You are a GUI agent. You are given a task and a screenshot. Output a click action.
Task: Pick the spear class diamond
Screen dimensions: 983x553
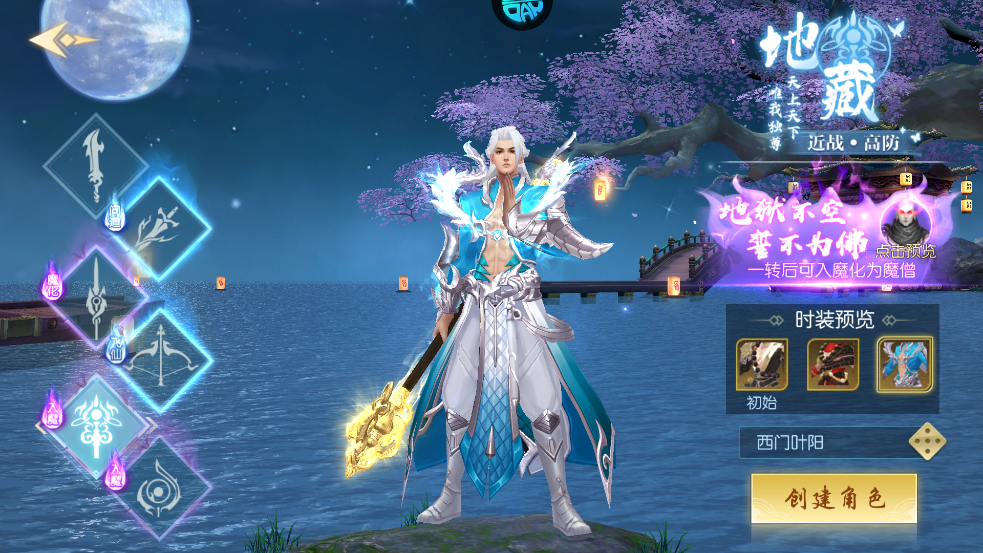tap(97, 296)
